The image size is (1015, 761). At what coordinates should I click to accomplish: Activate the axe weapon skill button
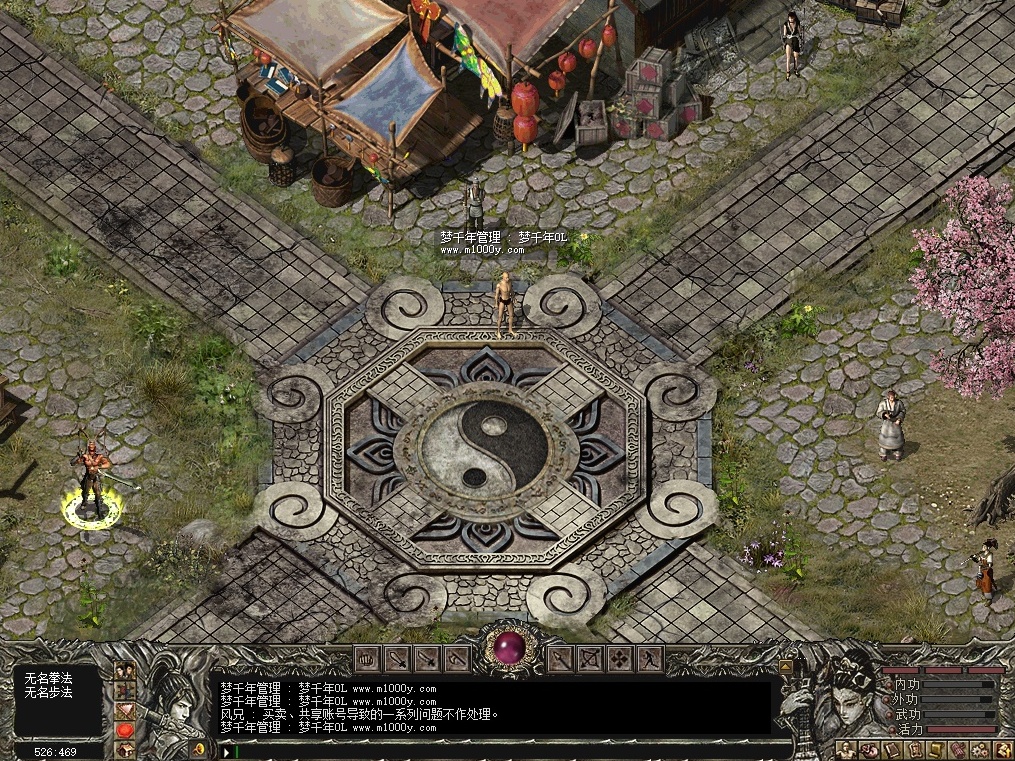pyautogui.click(x=457, y=658)
